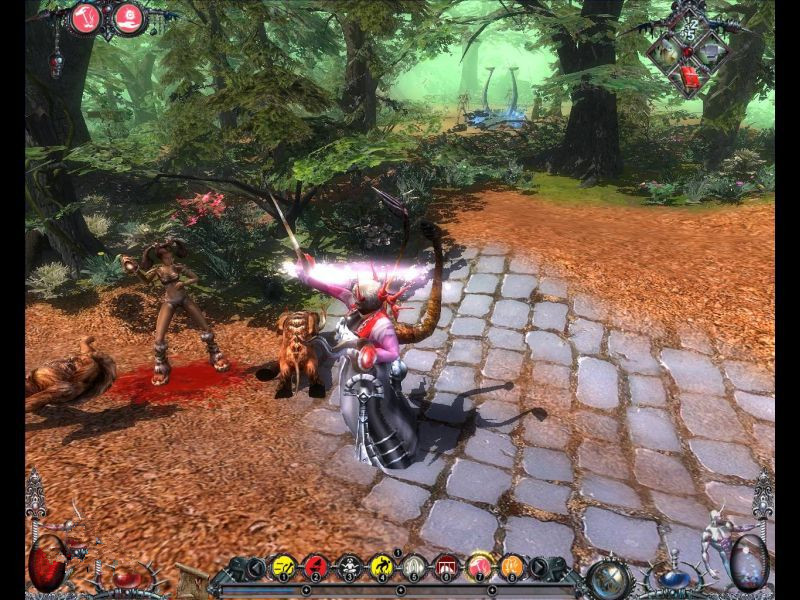Viewport: 800px width, 600px height.
Task: Click the first red round button top-left
Action: (88, 17)
